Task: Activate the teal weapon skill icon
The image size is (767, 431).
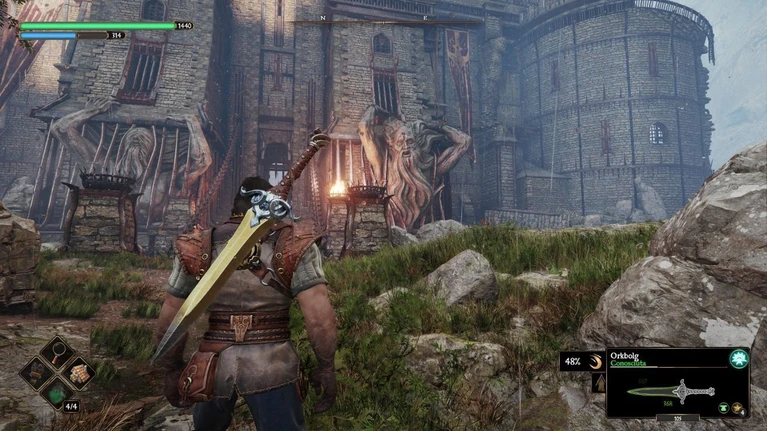Action: [x=738, y=359]
